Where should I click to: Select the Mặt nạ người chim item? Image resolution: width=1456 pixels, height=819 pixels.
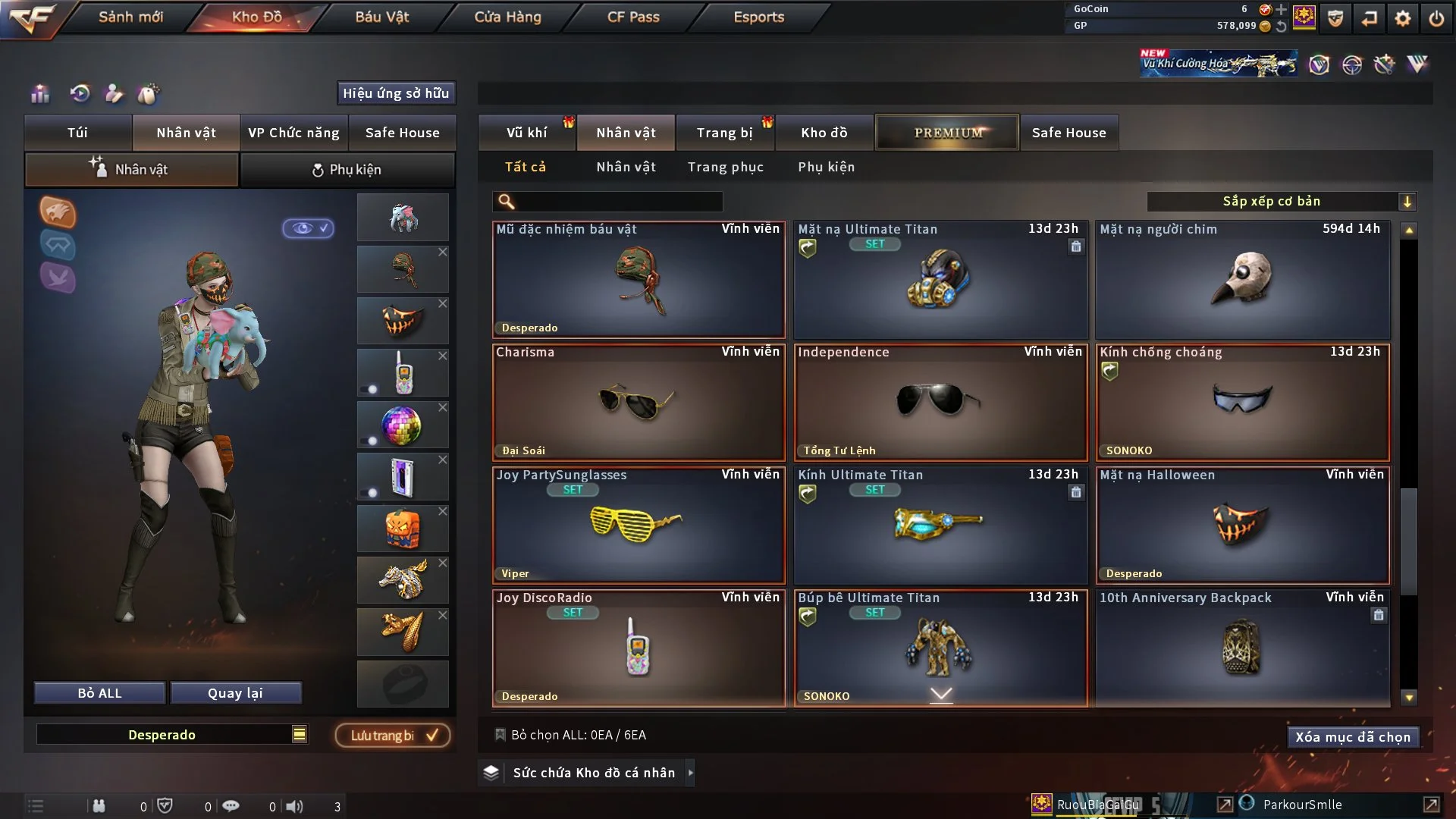1242,279
